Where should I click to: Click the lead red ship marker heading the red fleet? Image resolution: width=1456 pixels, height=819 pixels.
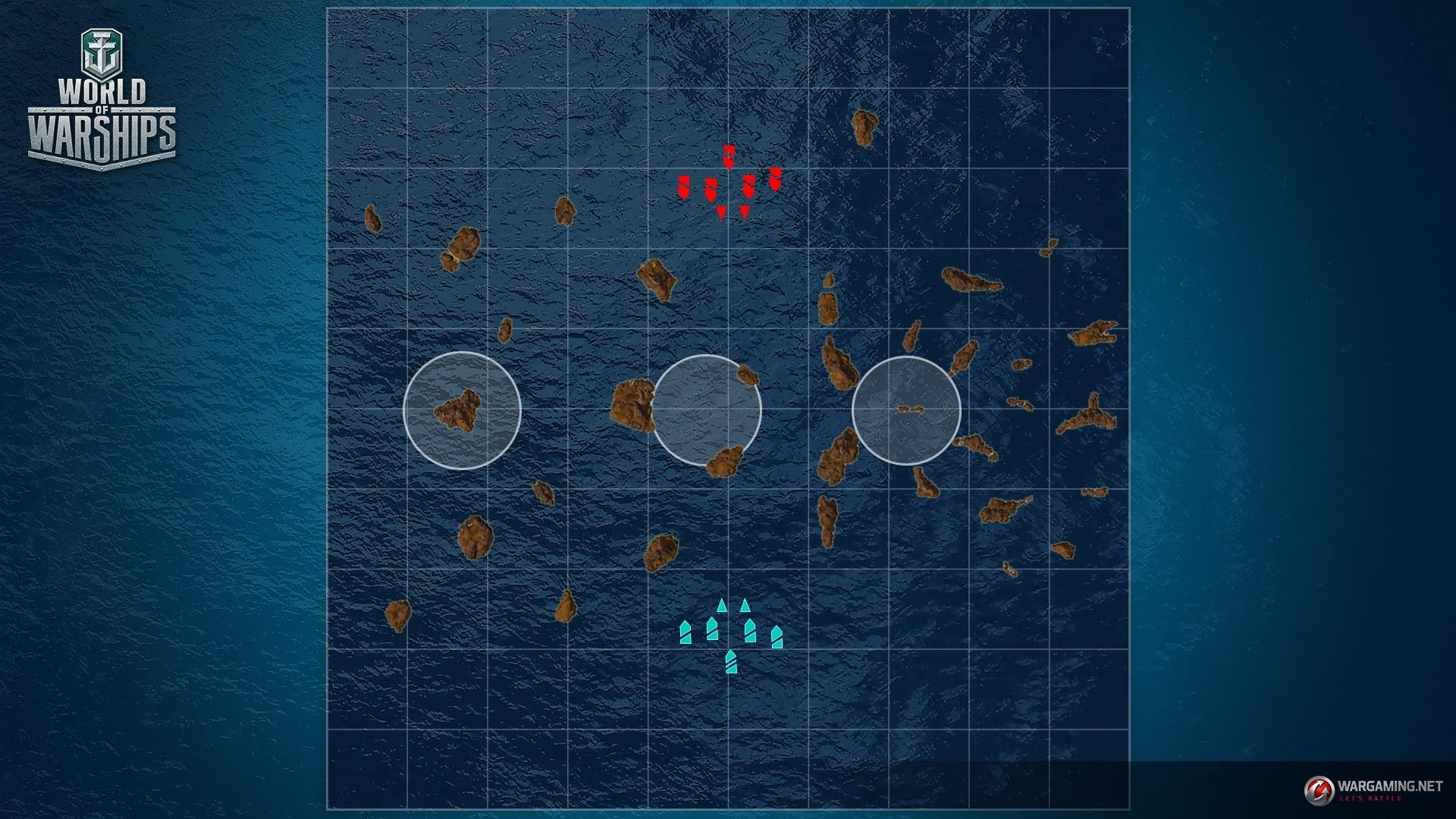coord(729,156)
